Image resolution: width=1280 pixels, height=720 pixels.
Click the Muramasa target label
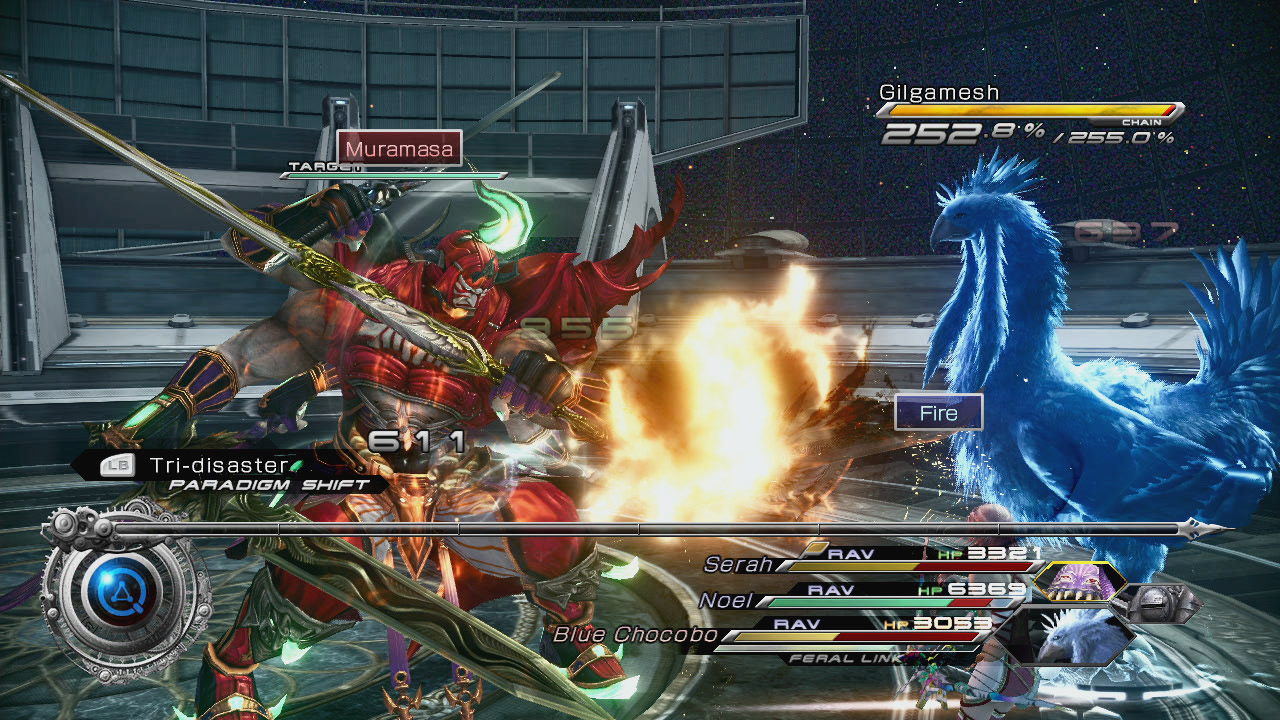tap(399, 149)
